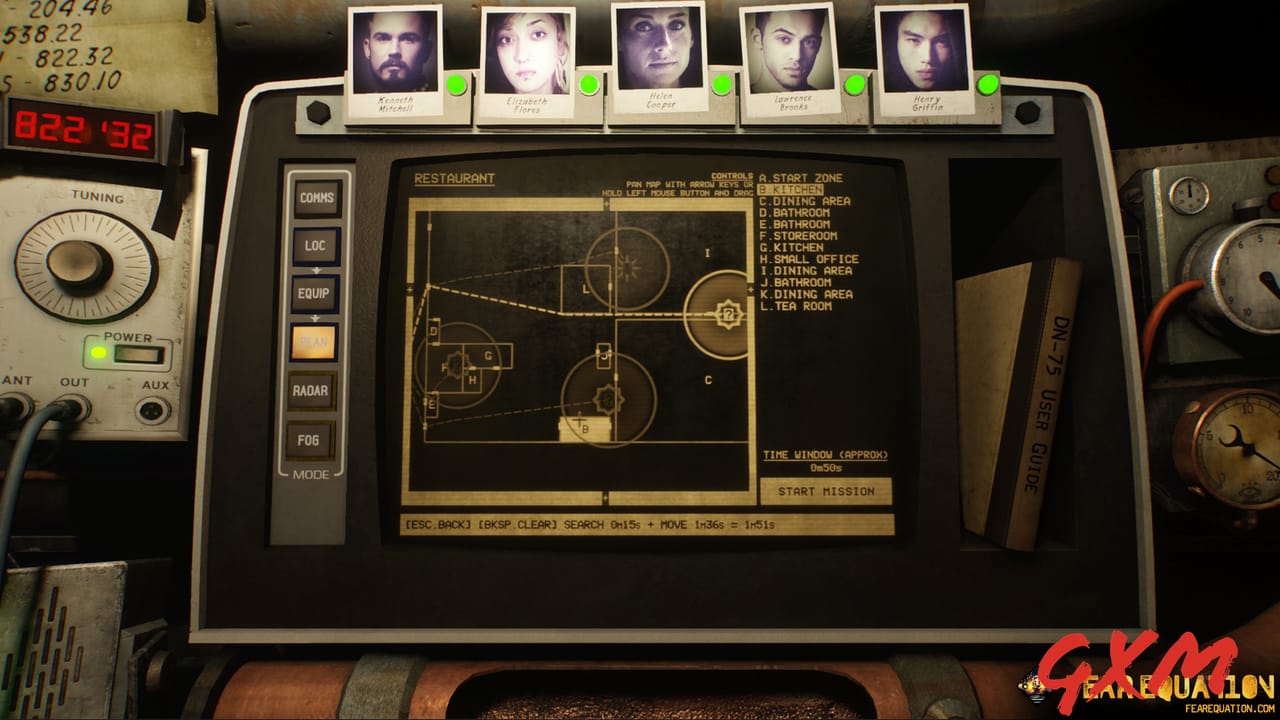The width and height of the screenshot is (1280, 720).
Task: Activate RADAR mode
Action: click(x=316, y=390)
